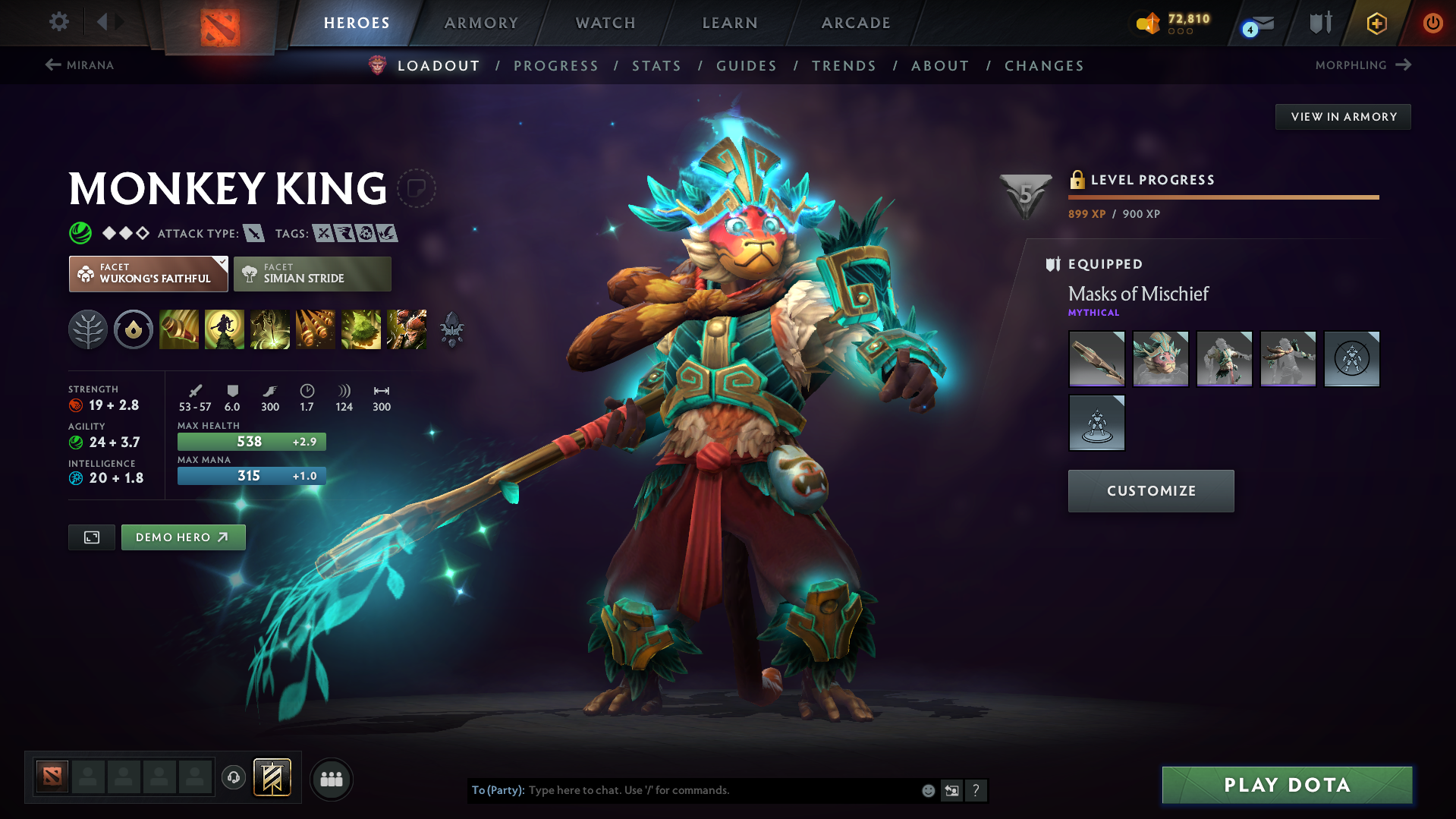Toggle fullscreen hero portrait view icon
Viewport: 1456px width, 819px height.
click(x=91, y=537)
